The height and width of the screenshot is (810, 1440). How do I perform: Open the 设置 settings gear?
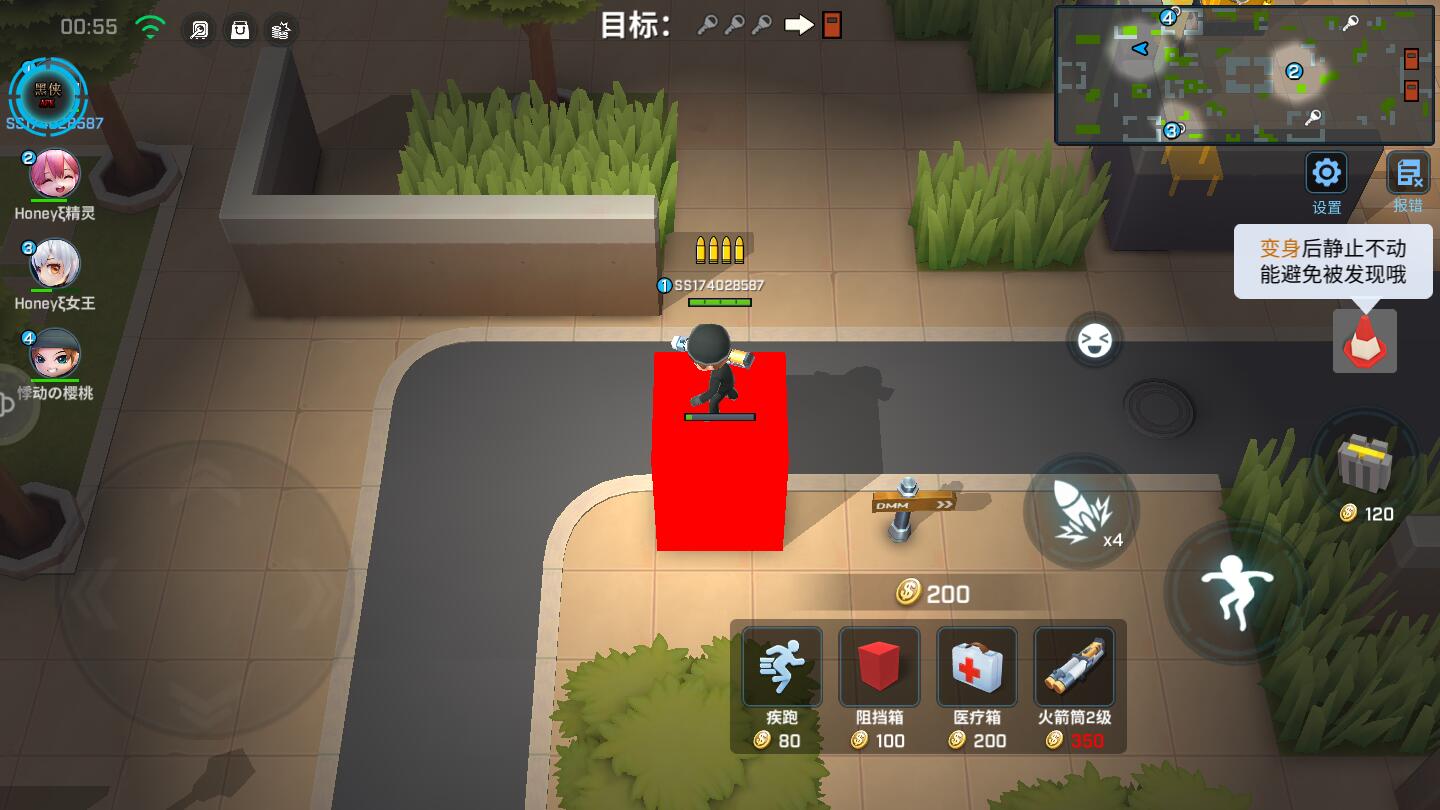click(1326, 174)
